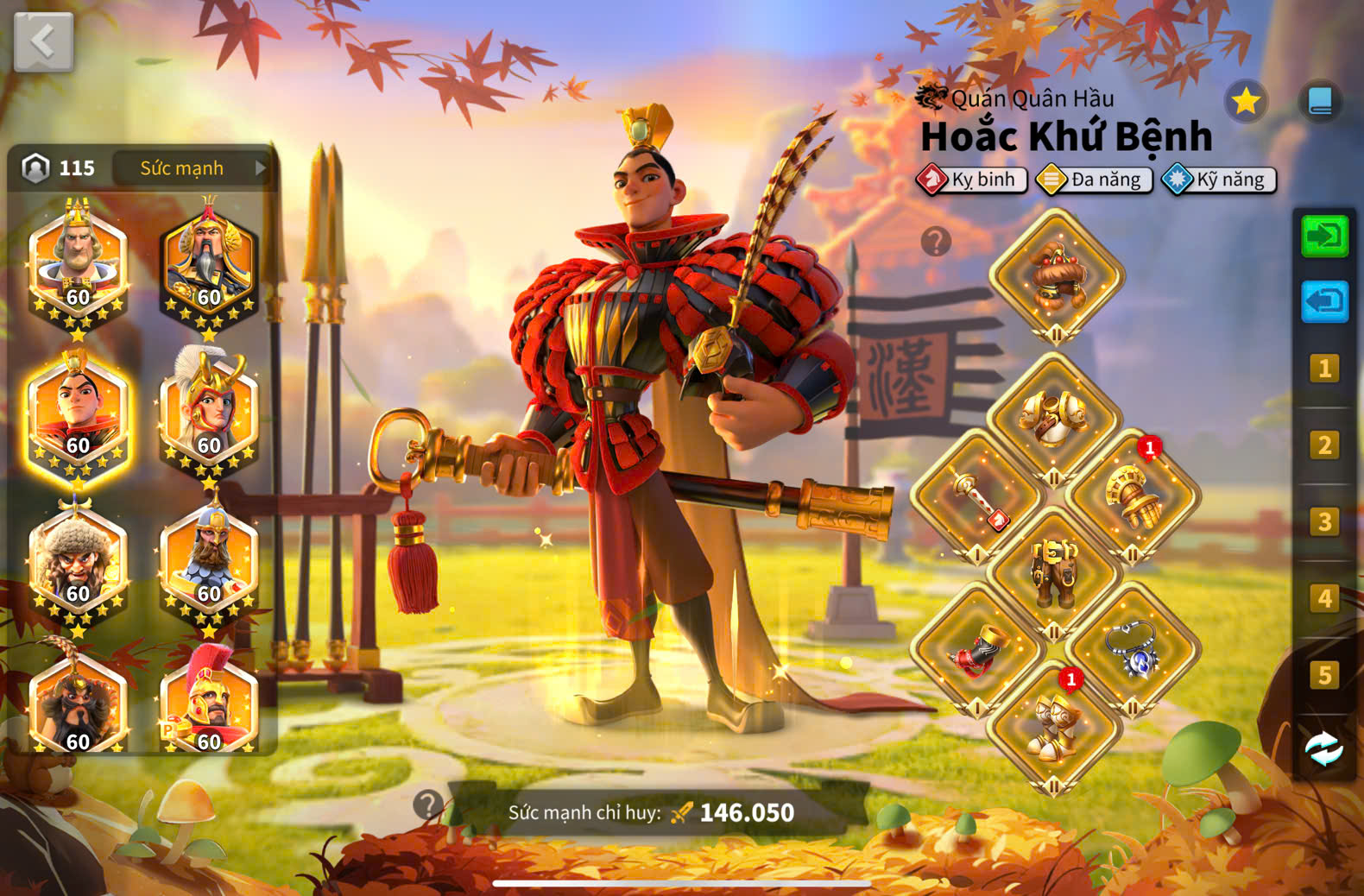The image size is (1364, 896).
Task: Click the blue return arrow button
Action: [x=1324, y=301]
